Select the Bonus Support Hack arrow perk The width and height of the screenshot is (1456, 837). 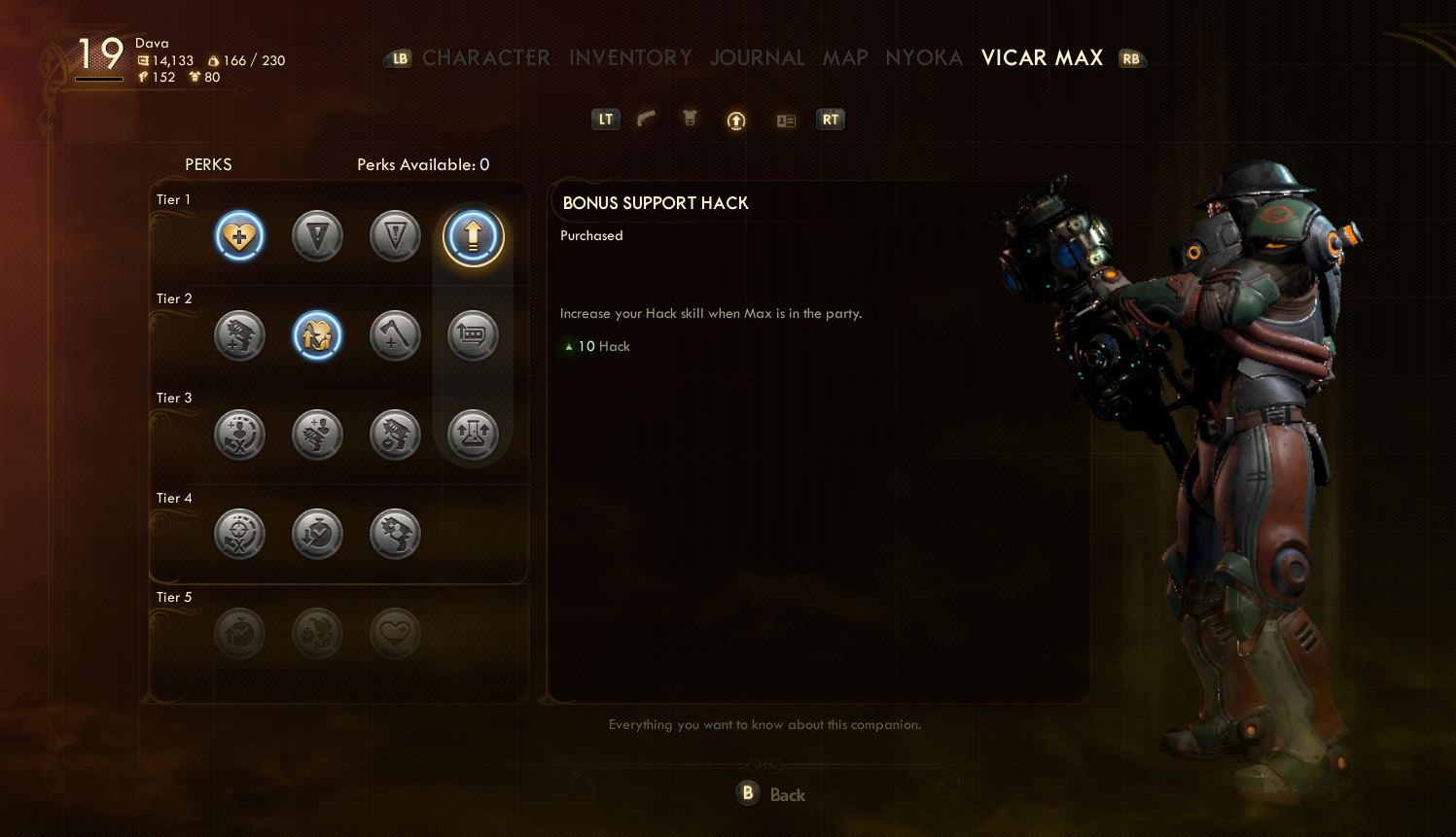pos(474,236)
